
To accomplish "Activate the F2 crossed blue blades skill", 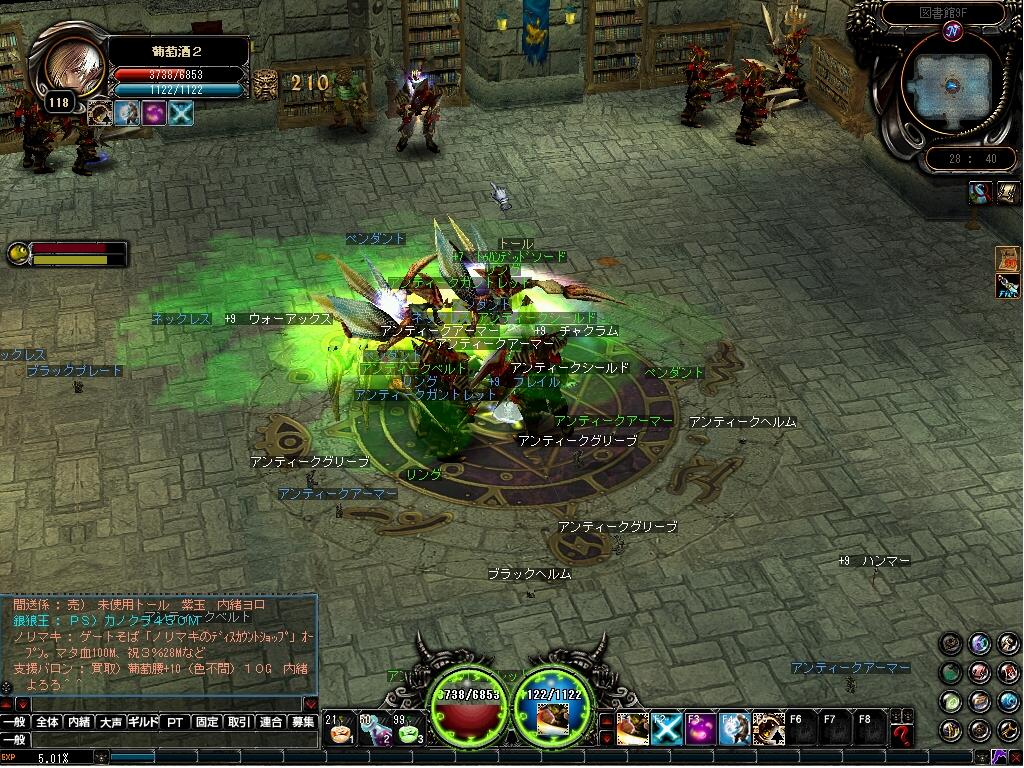I will (666, 729).
